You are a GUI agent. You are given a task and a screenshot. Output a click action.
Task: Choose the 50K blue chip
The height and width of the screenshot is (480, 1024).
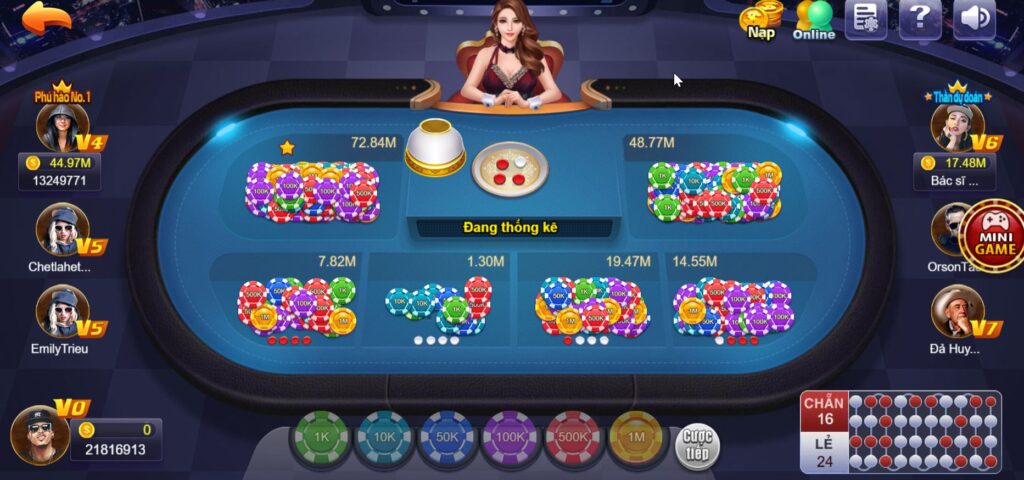(x=448, y=438)
